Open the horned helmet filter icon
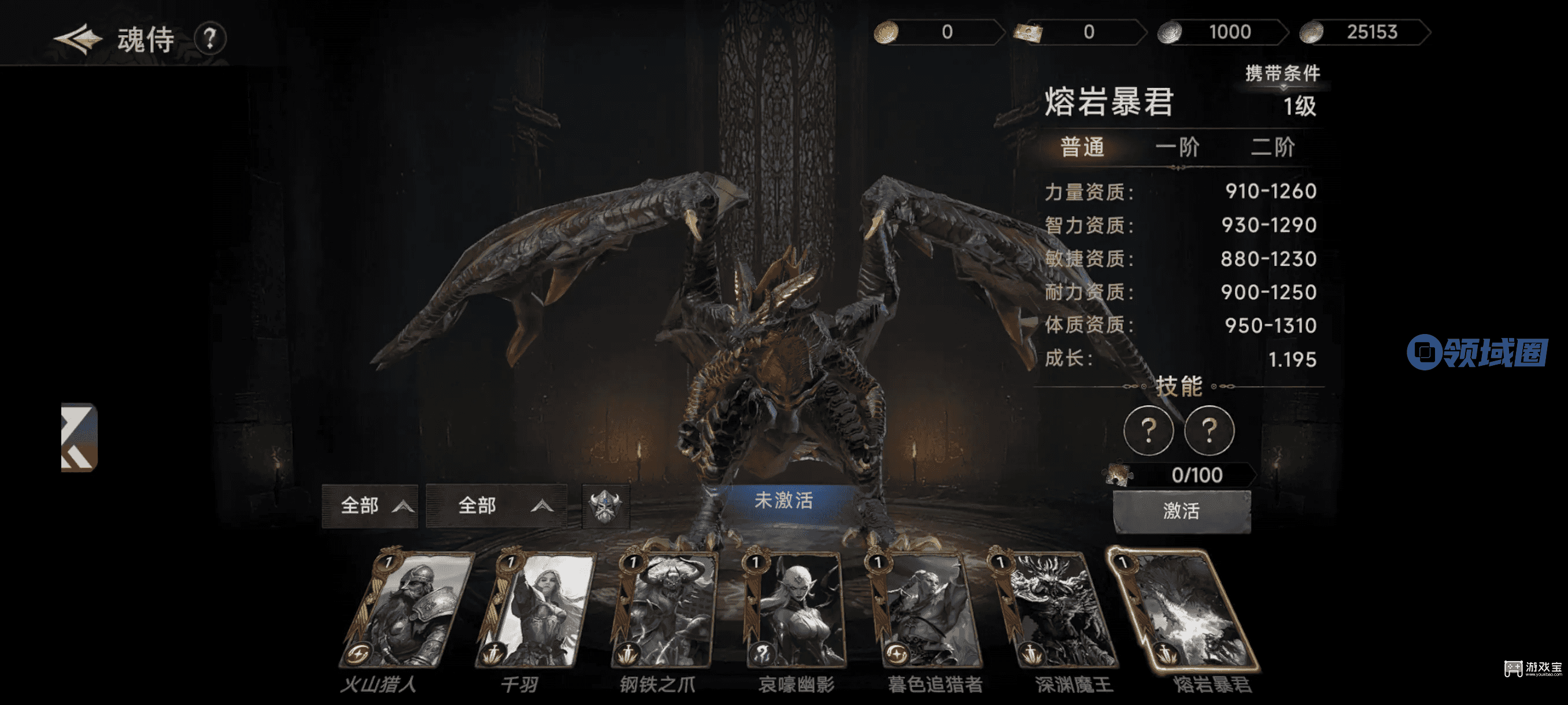 click(x=605, y=506)
